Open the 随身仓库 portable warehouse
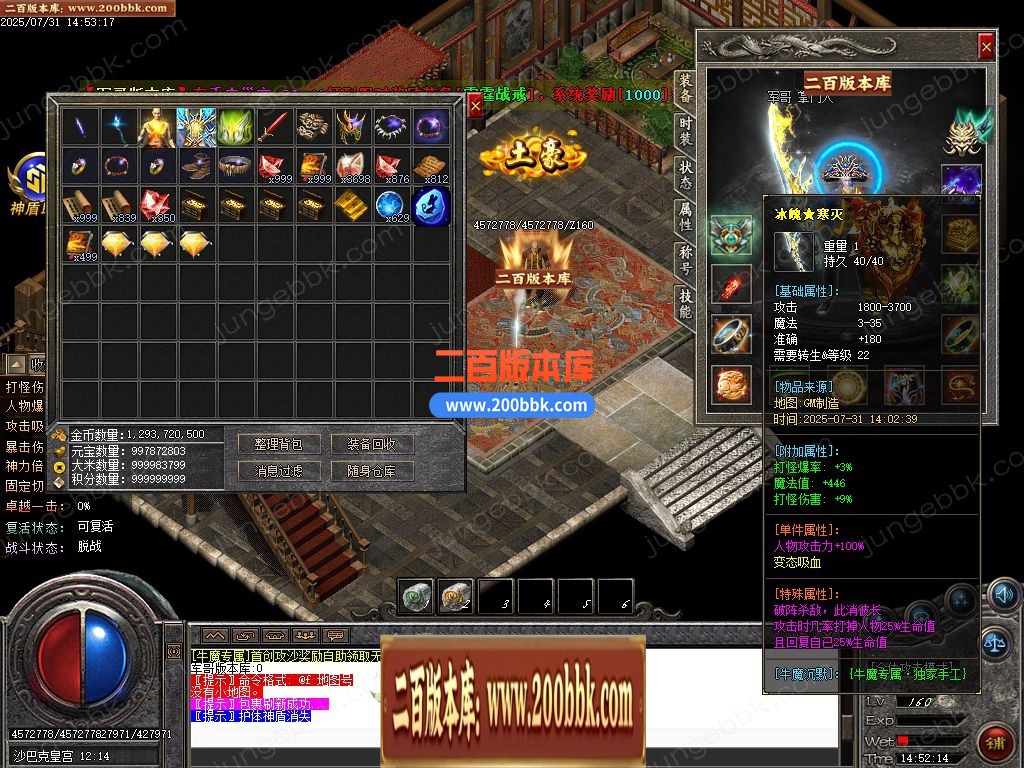This screenshot has width=1024, height=768. 371,471
